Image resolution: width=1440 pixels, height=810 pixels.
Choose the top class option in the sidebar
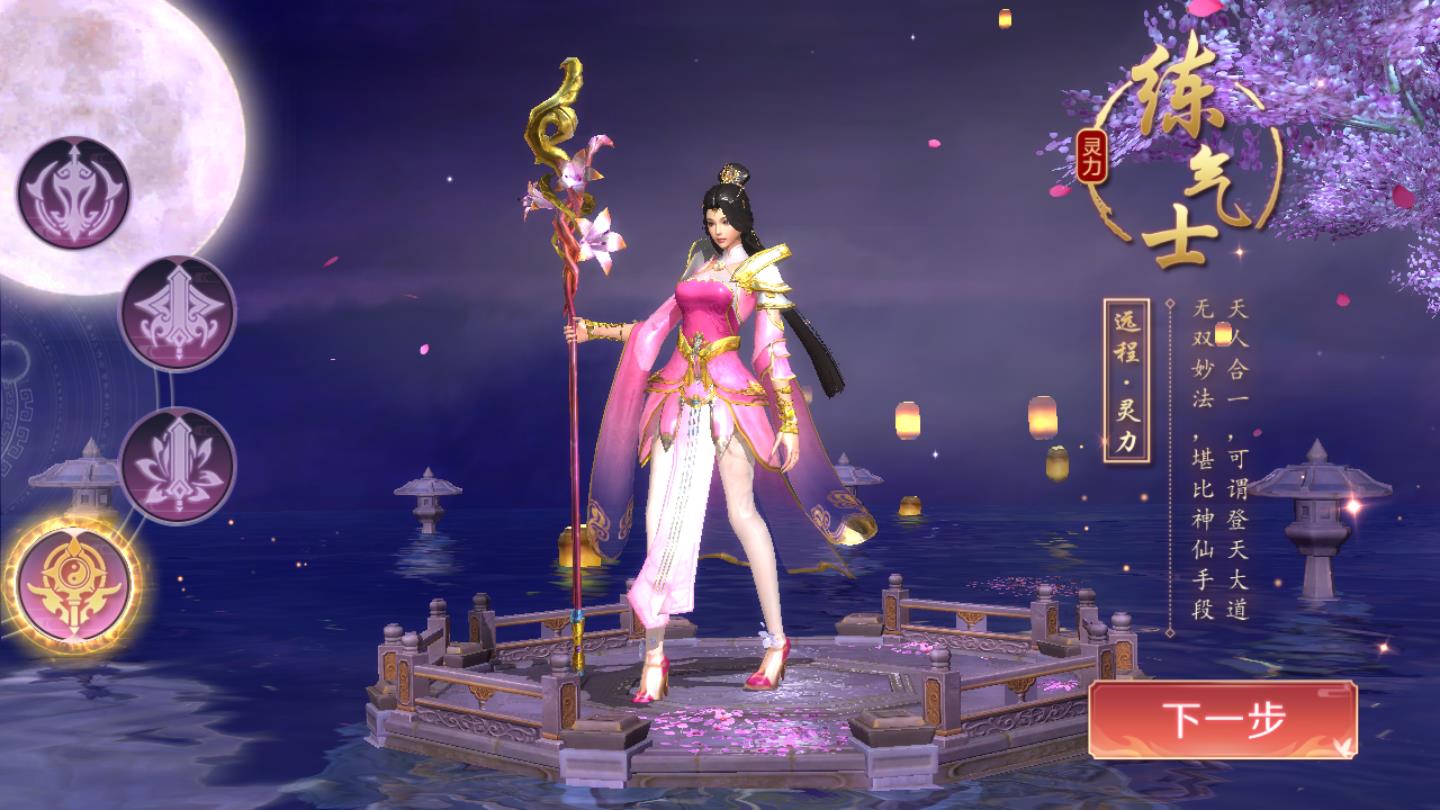[x=73, y=193]
